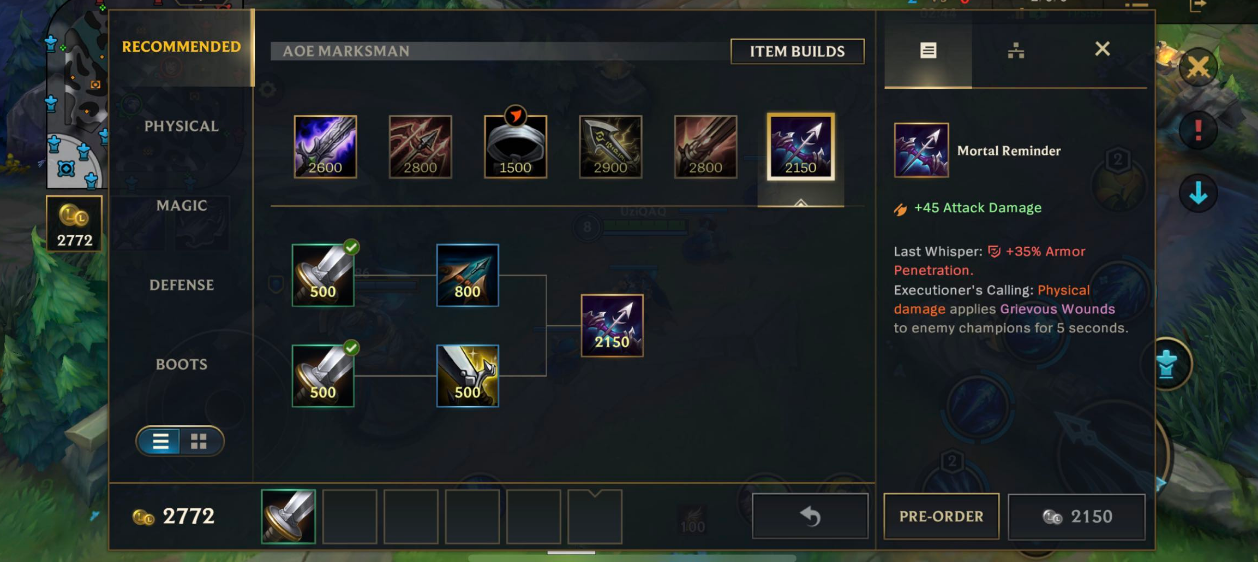Show the item build path tab
The height and width of the screenshot is (562, 1258).
(x=1016, y=50)
